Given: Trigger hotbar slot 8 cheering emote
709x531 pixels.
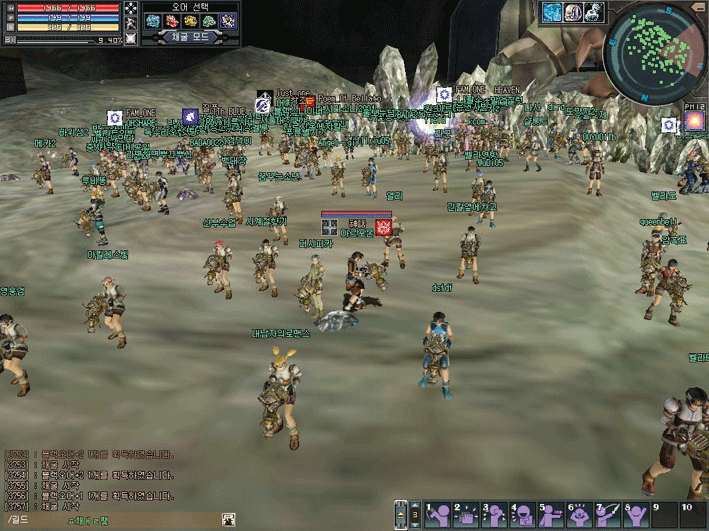Looking at the screenshot, I should pyautogui.click(x=636, y=514).
